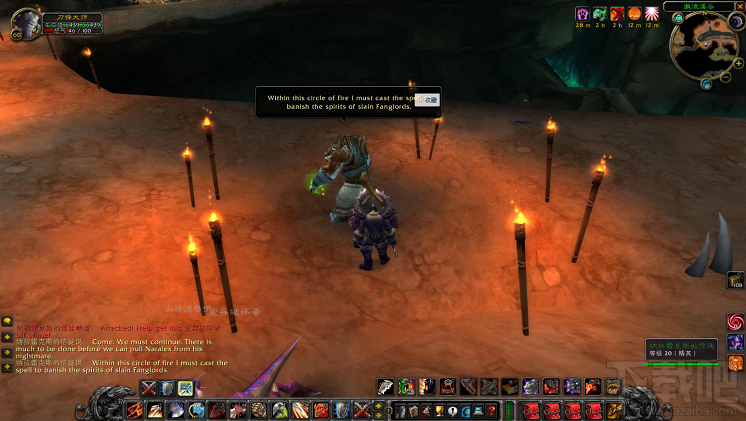This screenshot has width=746, height=421.
Task: Select the orange sun buff icon
Action: [x=634, y=13]
